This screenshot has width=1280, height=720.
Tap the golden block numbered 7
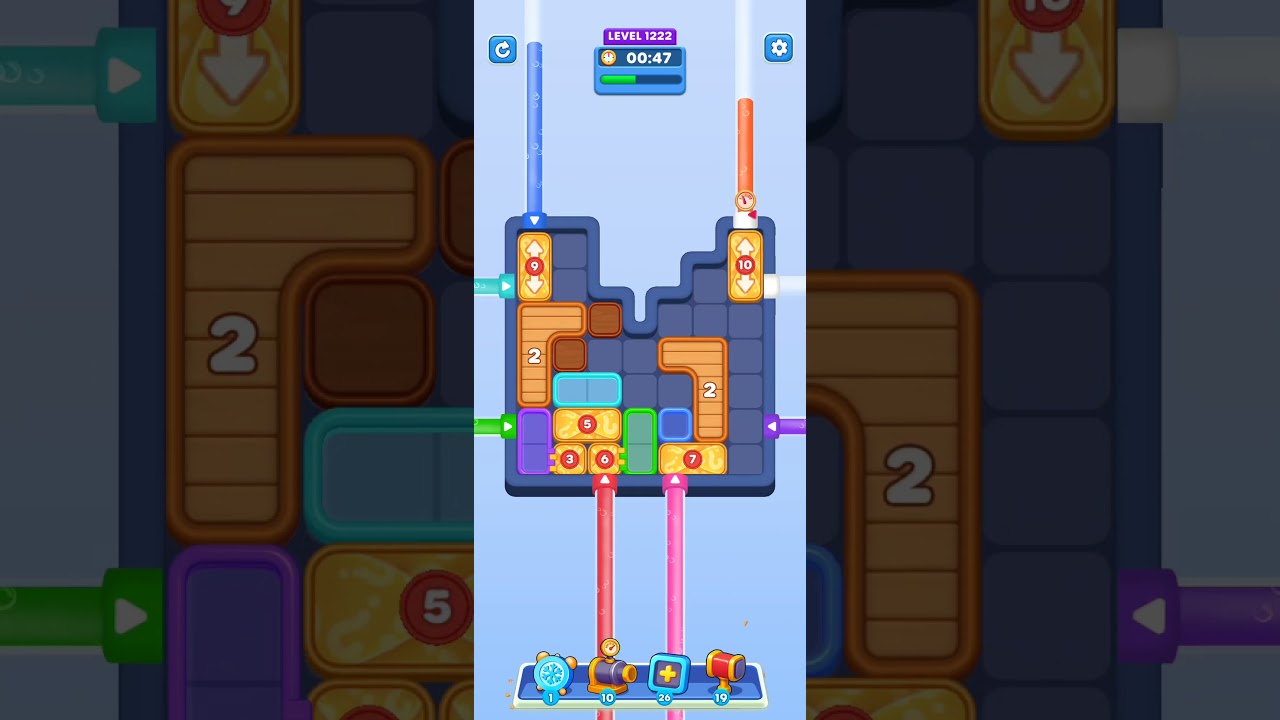click(692, 459)
